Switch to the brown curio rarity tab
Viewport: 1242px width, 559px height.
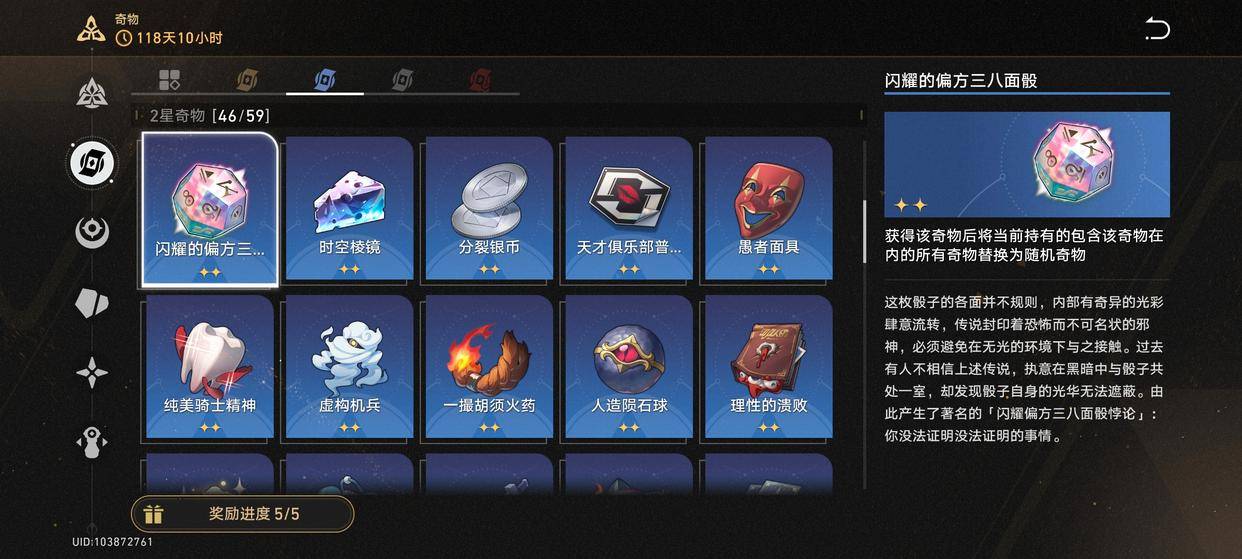pos(247,79)
